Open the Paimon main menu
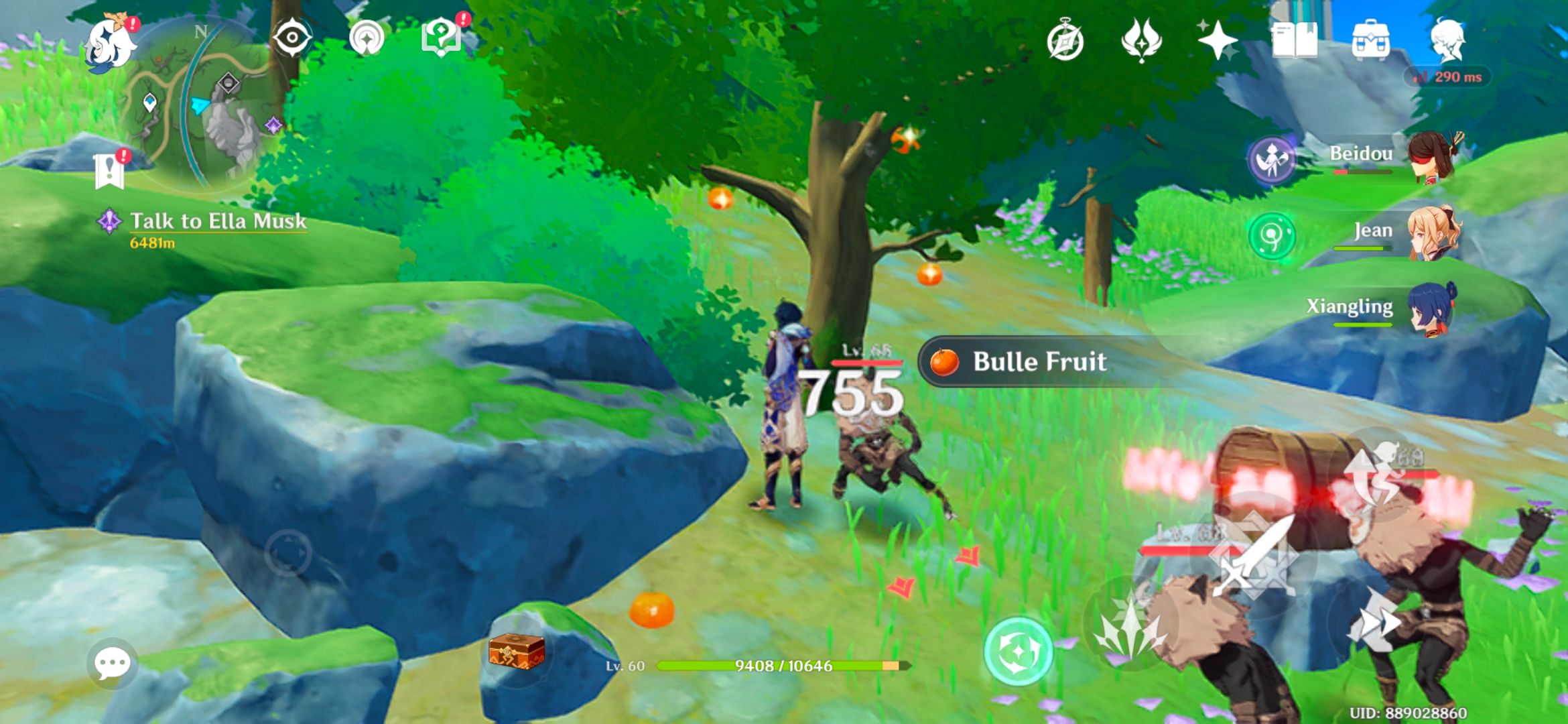1568x724 pixels. 109,40
